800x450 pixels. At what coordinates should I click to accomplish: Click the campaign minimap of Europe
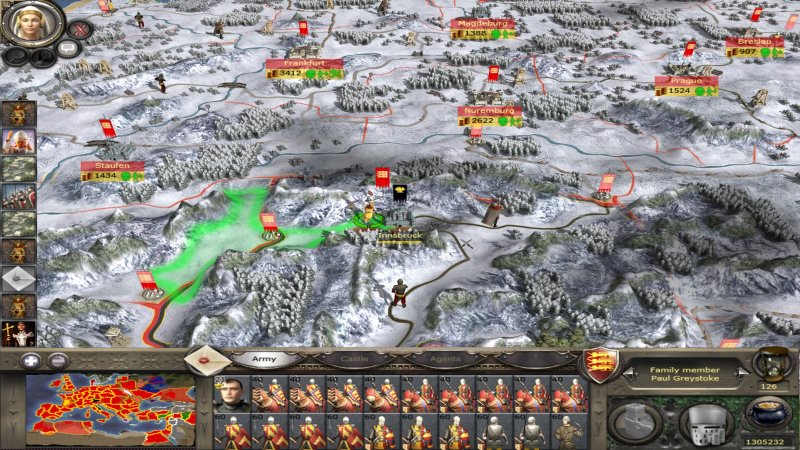coord(110,408)
